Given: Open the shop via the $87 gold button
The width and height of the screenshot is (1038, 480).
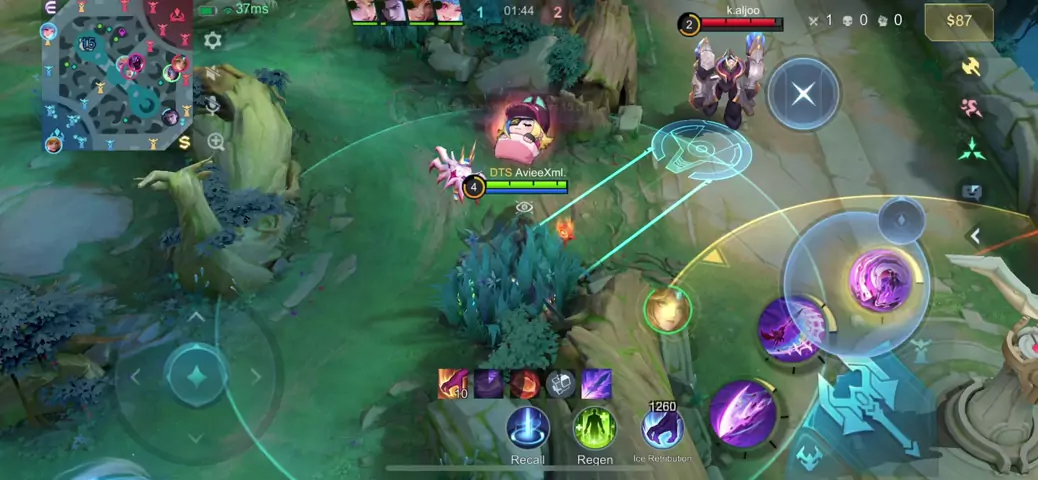Looking at the screenshot, I should tap(959, 21).
